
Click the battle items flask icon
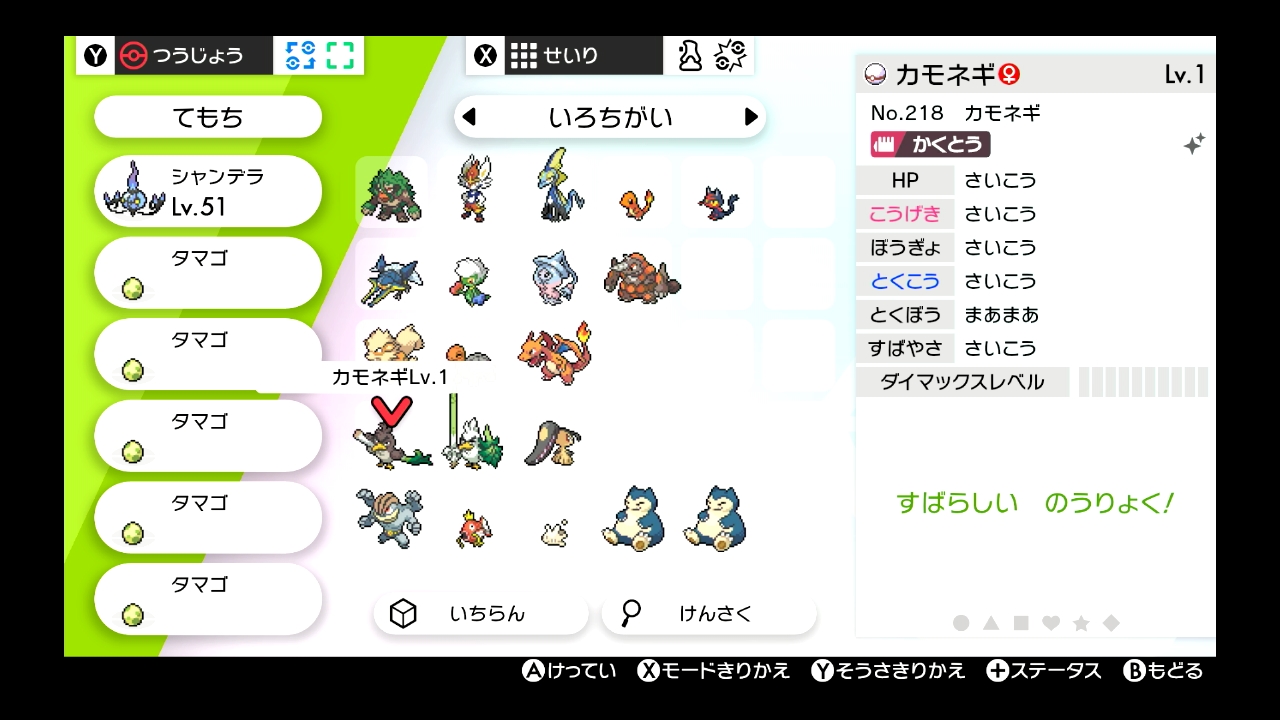688,56
